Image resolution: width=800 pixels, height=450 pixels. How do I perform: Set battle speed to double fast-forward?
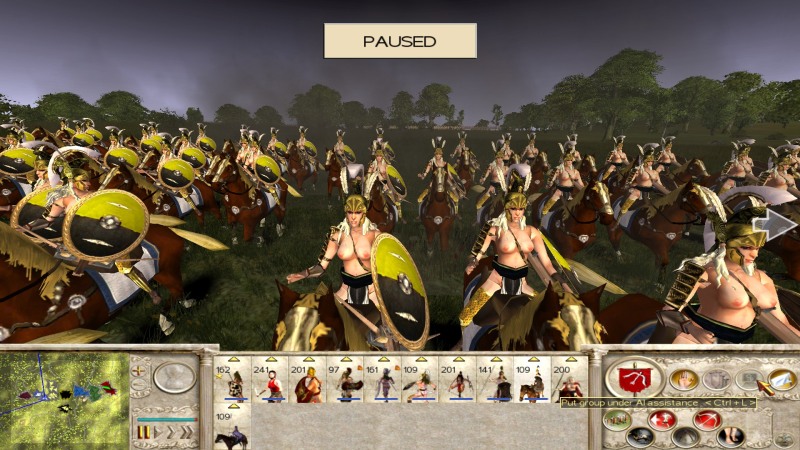(172, 432)
